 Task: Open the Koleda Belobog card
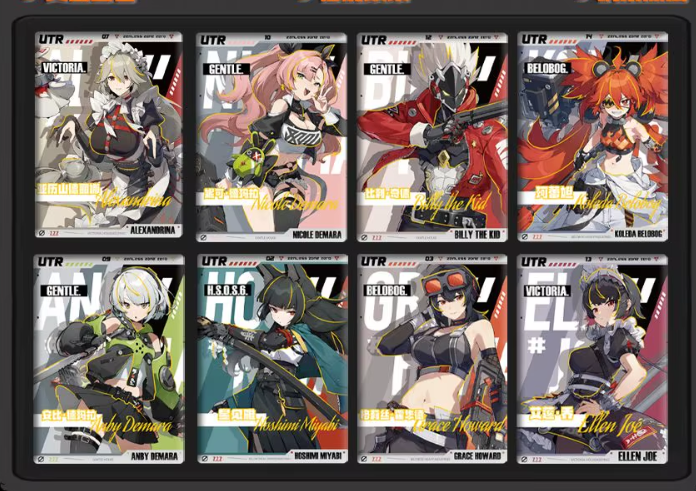[592, 137]
